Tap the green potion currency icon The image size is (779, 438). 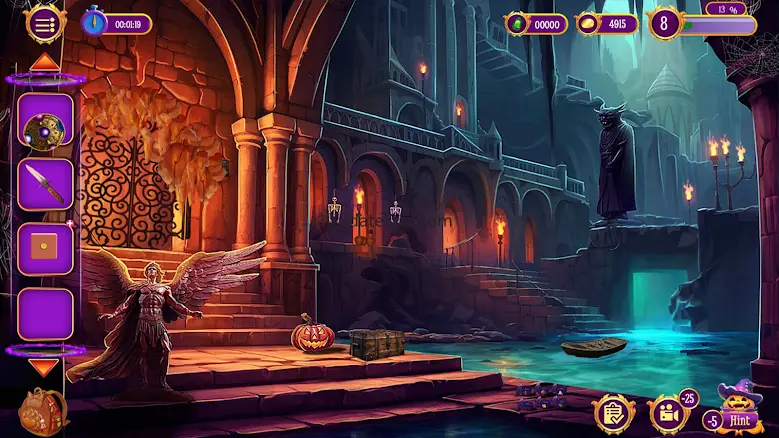[x=518, y=24]
